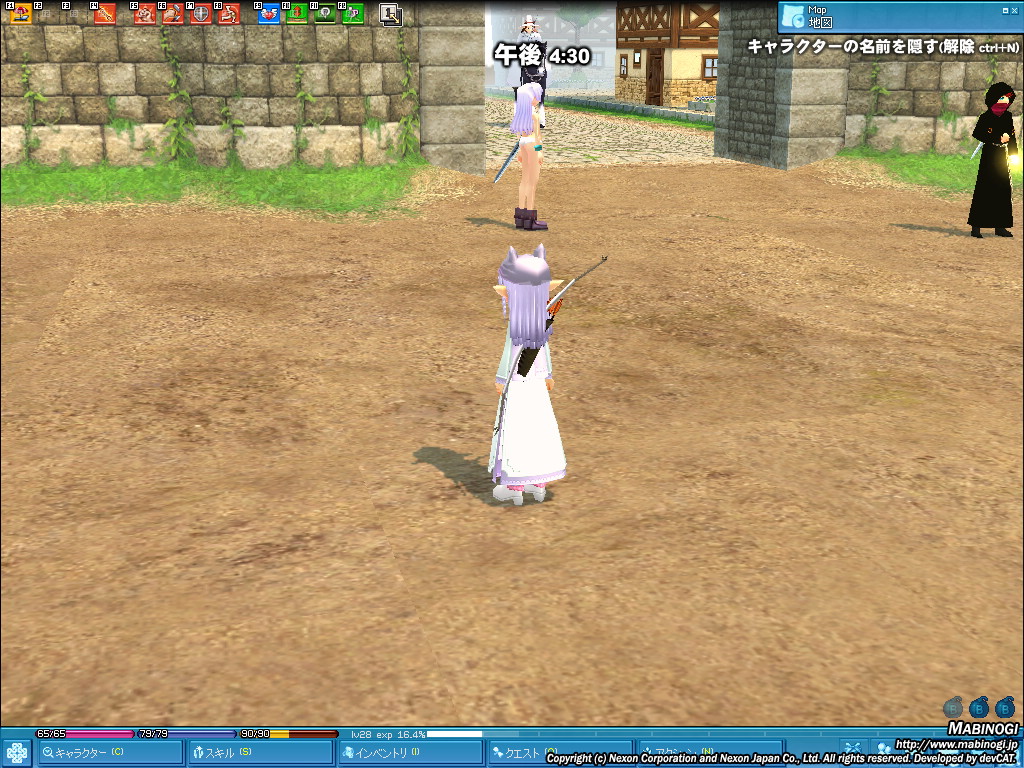The width and height of the screenshot is (1024, 768).
Task: Click the Map window title icon
Action: coord(793,16)
